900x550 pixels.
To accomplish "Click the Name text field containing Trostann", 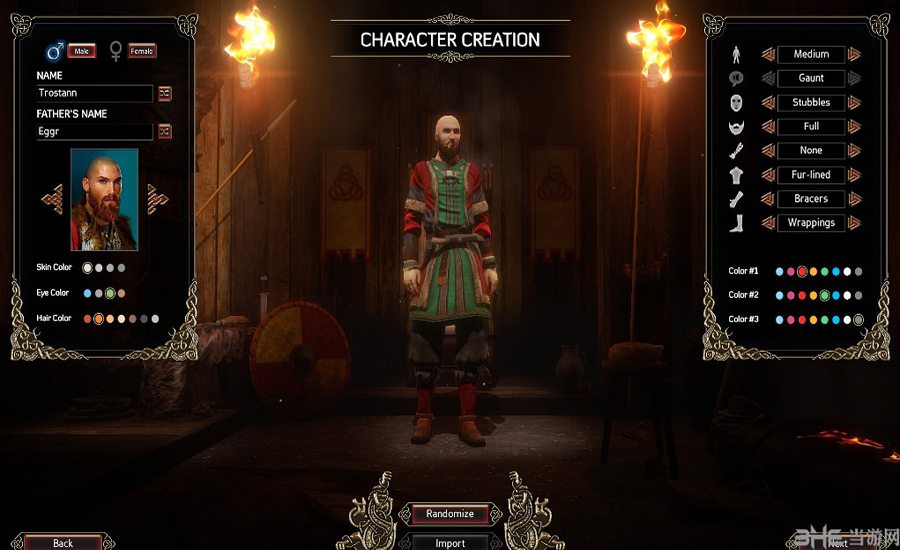I will [94, 93].
